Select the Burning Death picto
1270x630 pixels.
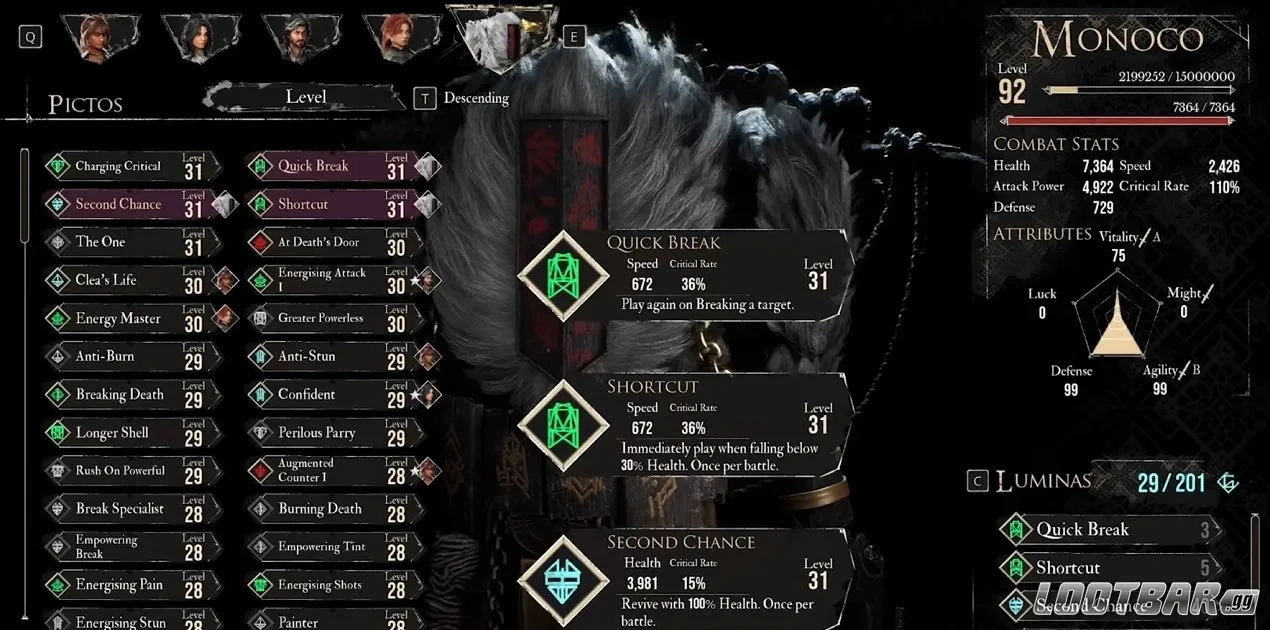[320, 509]
